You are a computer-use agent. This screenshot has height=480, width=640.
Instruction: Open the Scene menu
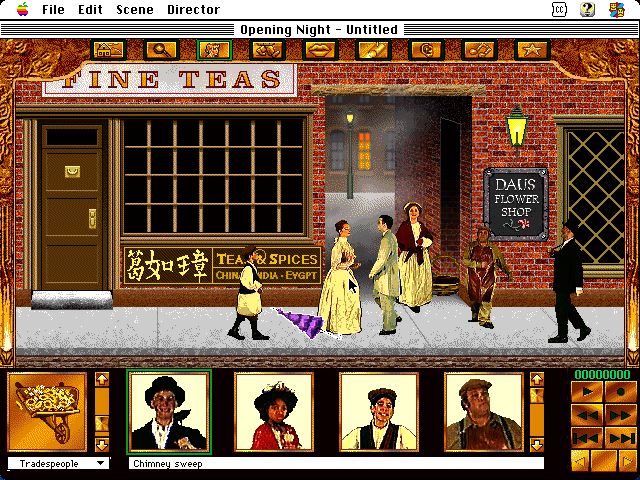pos(134,10)
